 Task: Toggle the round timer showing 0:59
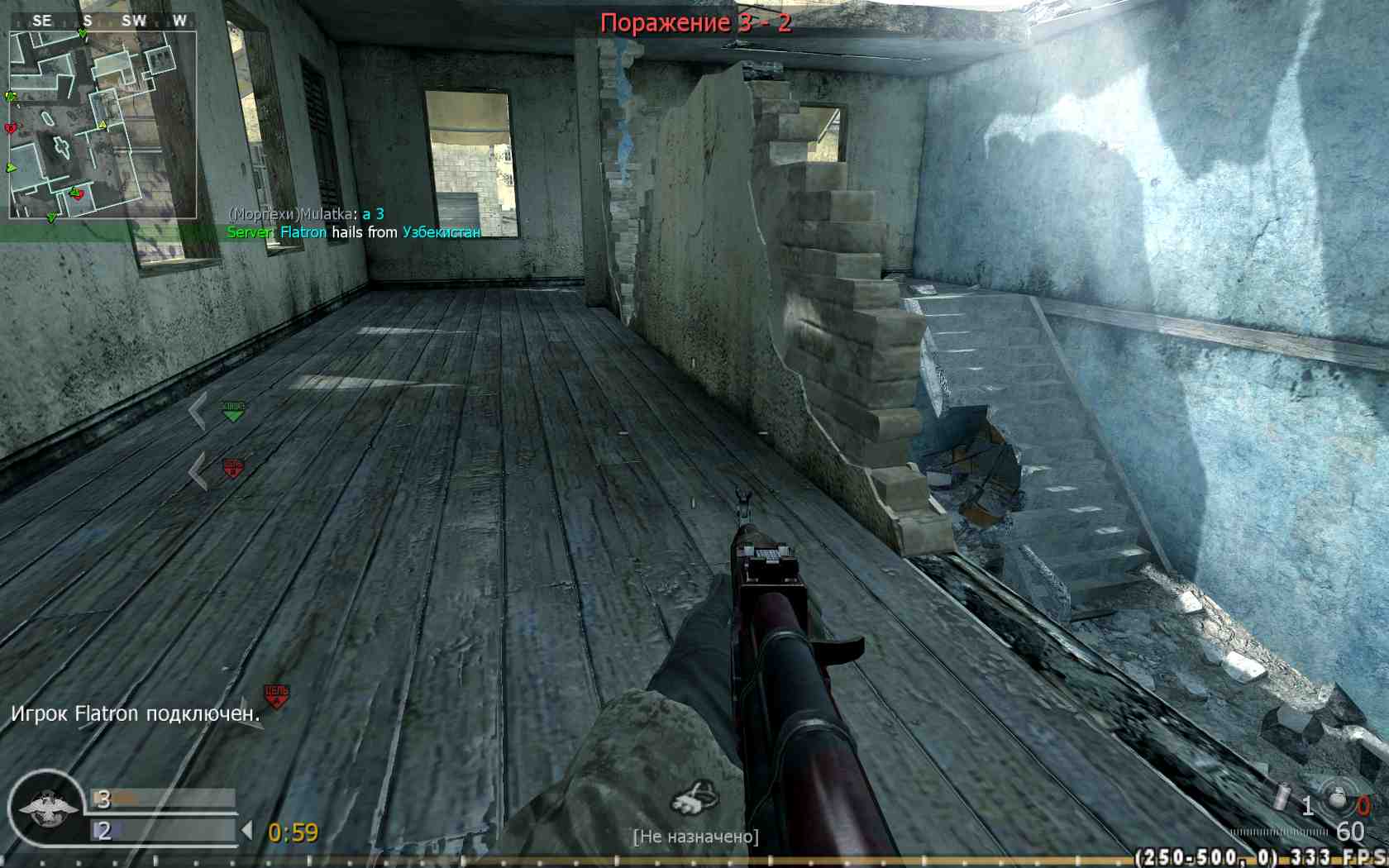[293, 832]
